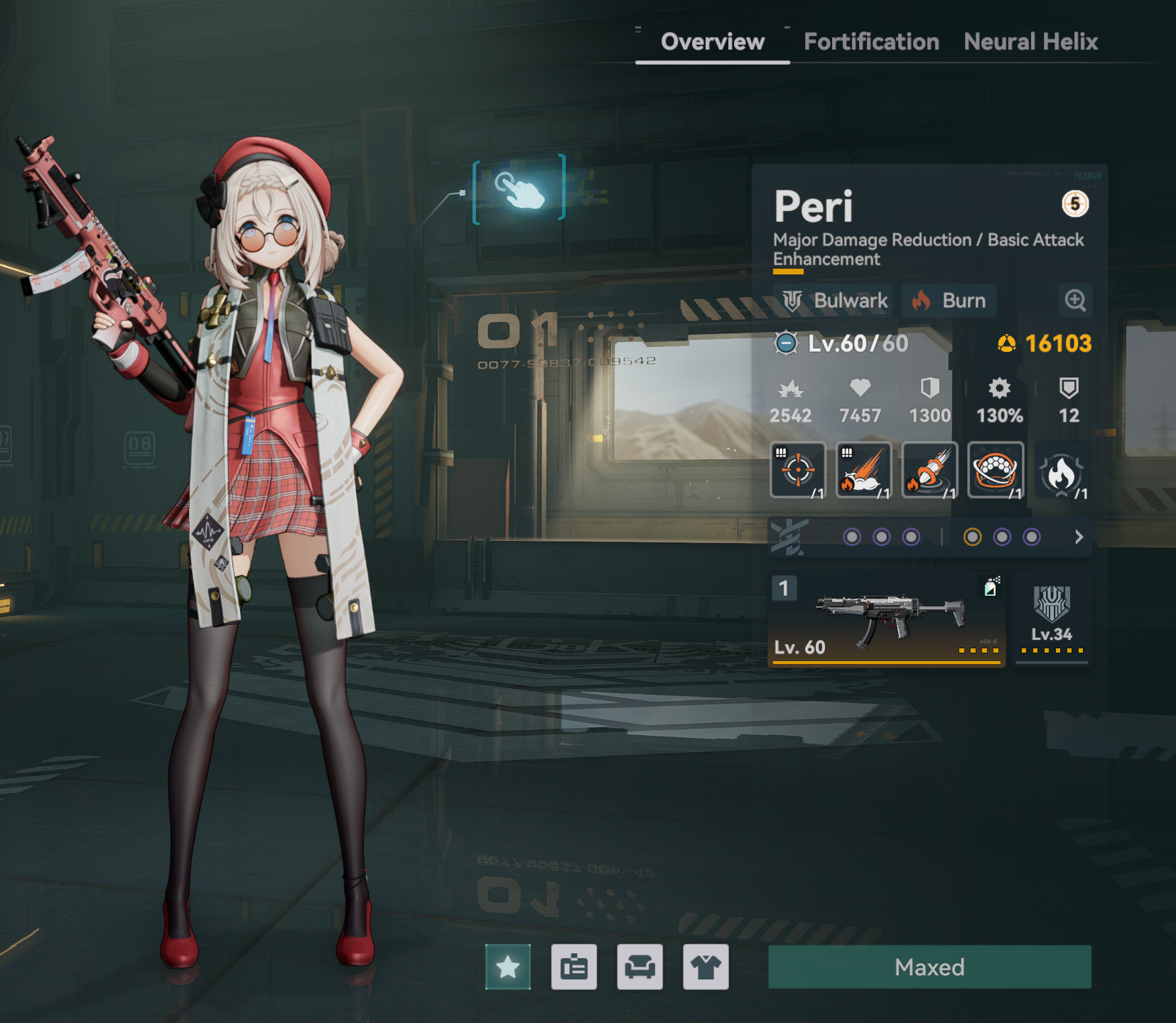The image size is (1176, 1023).
Task: View the orange helmet skill icon
Action: (996, 470)
